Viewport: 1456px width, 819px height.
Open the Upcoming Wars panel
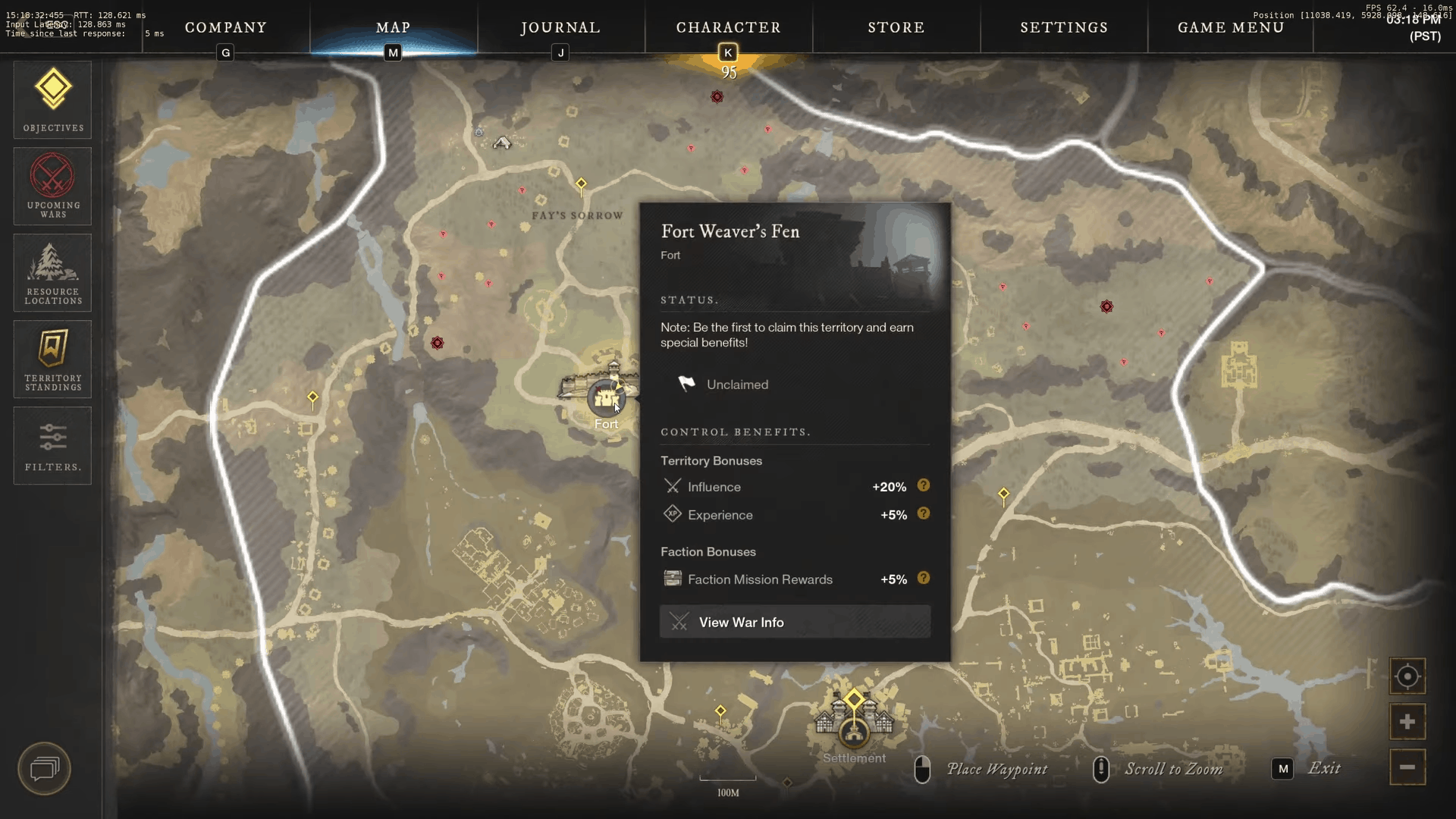pyautogui.click(x=52, y=186)
